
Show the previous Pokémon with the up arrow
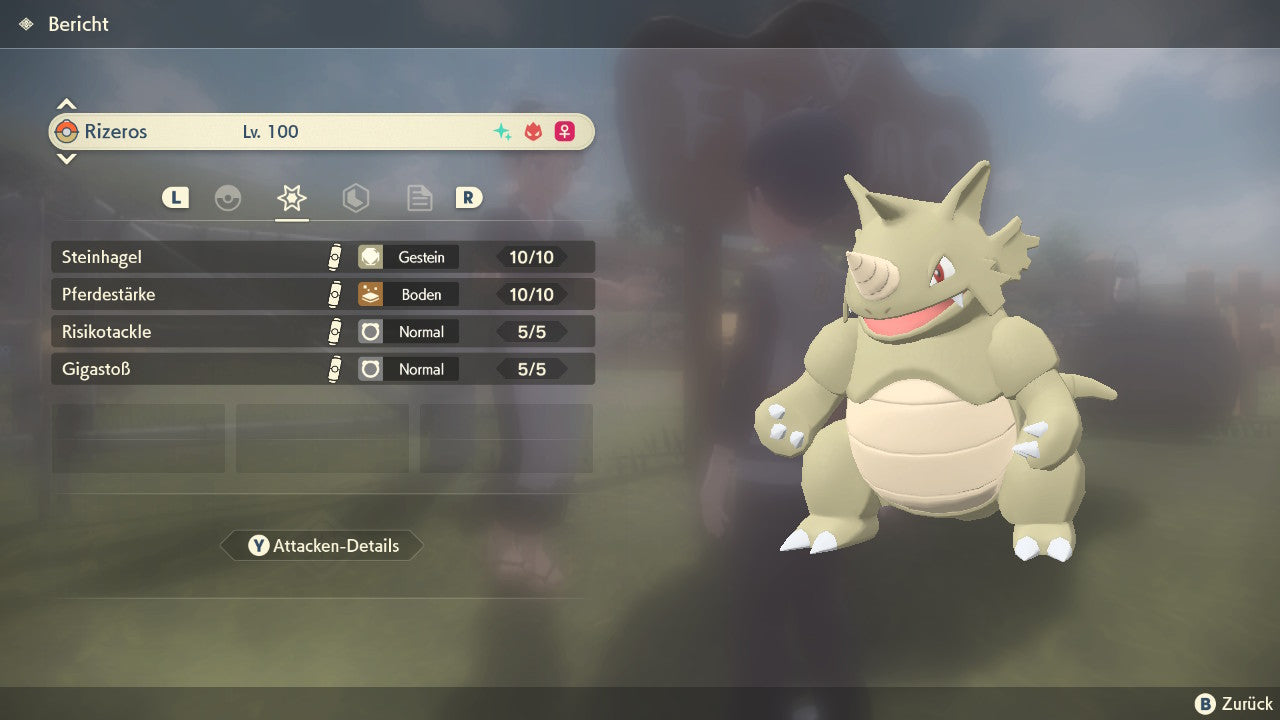(66, 104)
